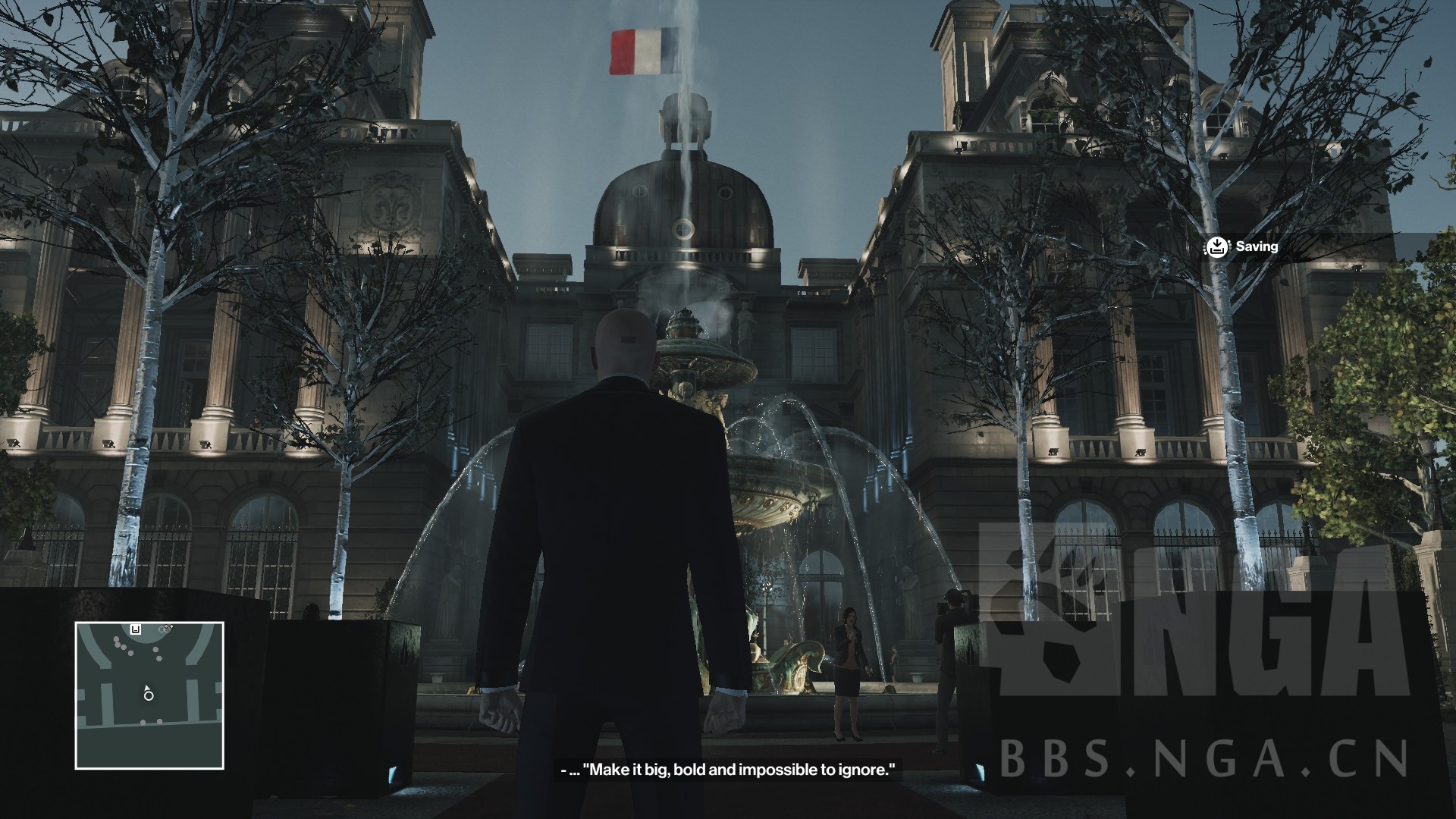Click the circle under the player arrow marker
The width and height of the screenshot is (1456, 819).
[x=148, y=696]
